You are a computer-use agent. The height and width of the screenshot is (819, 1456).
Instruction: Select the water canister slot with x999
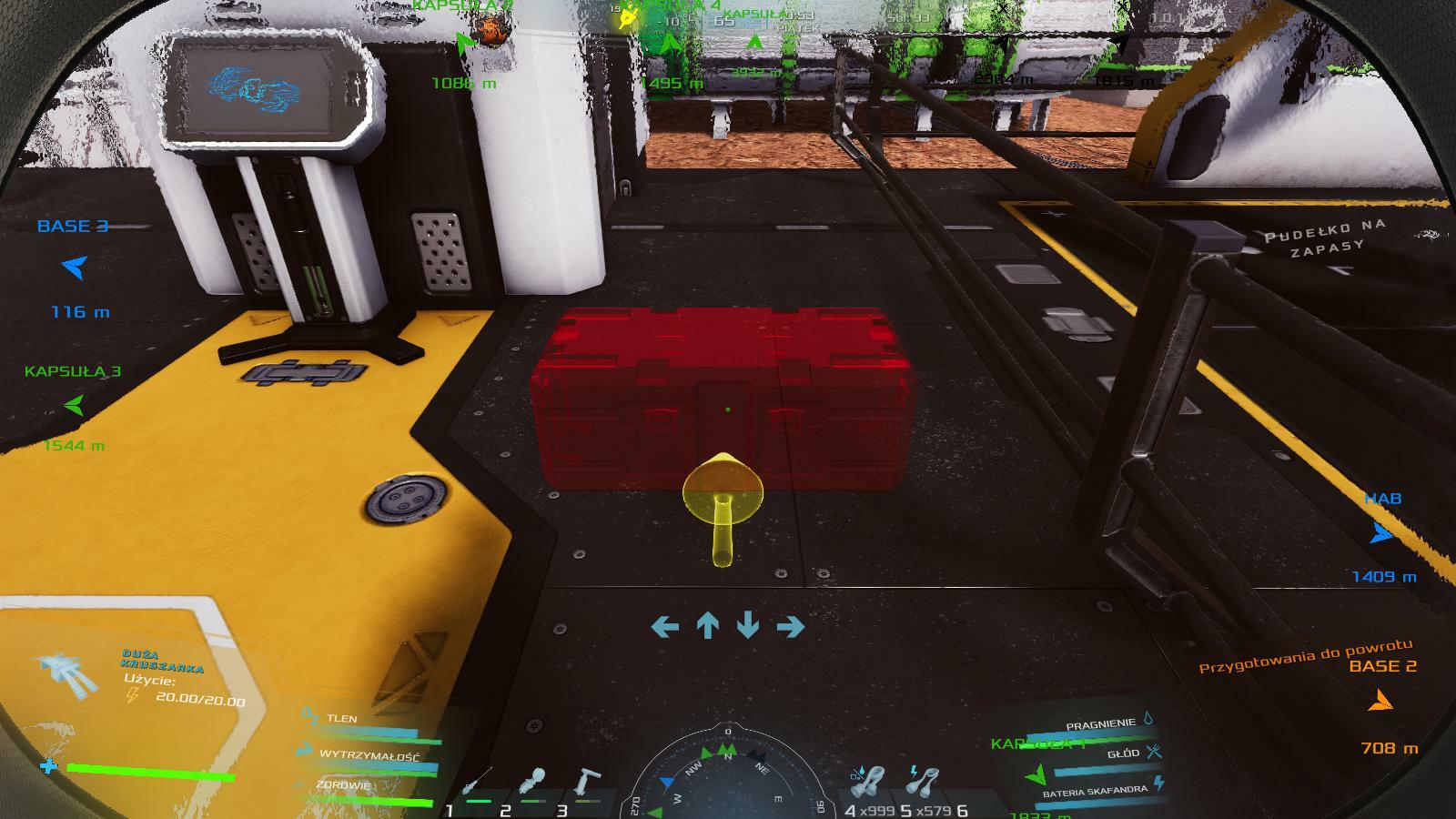868,781
